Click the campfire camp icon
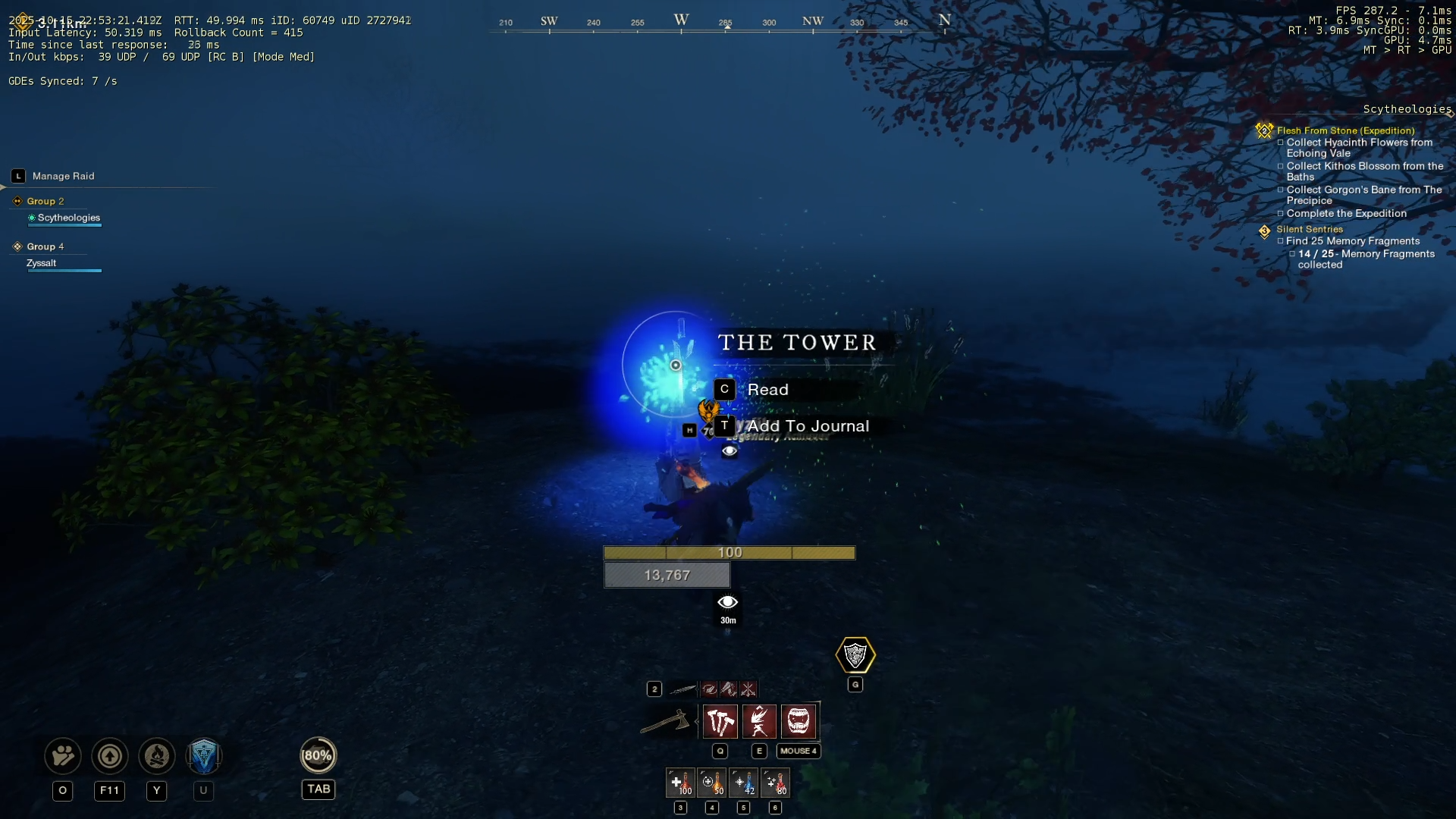The image size is (1456, 819). pos(157,756)
